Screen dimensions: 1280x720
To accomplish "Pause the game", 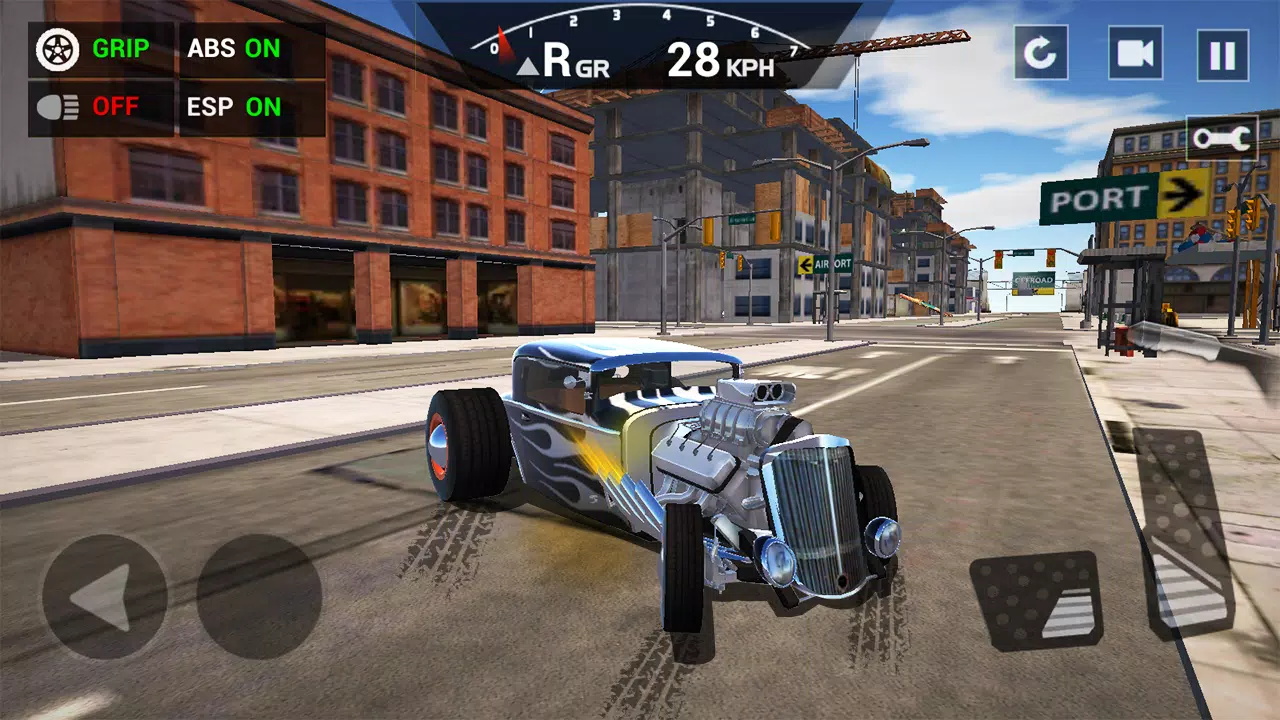I will 1222,54.
